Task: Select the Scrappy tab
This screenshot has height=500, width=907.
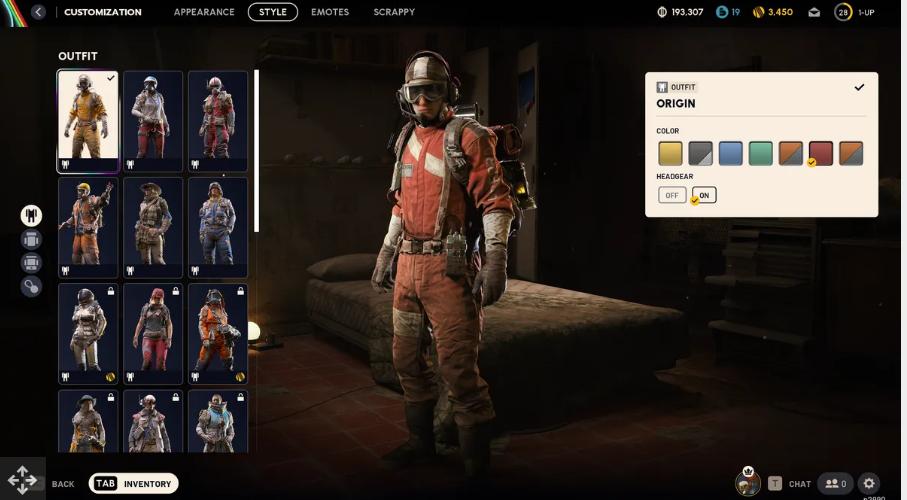Action: (x=394, y=12)
